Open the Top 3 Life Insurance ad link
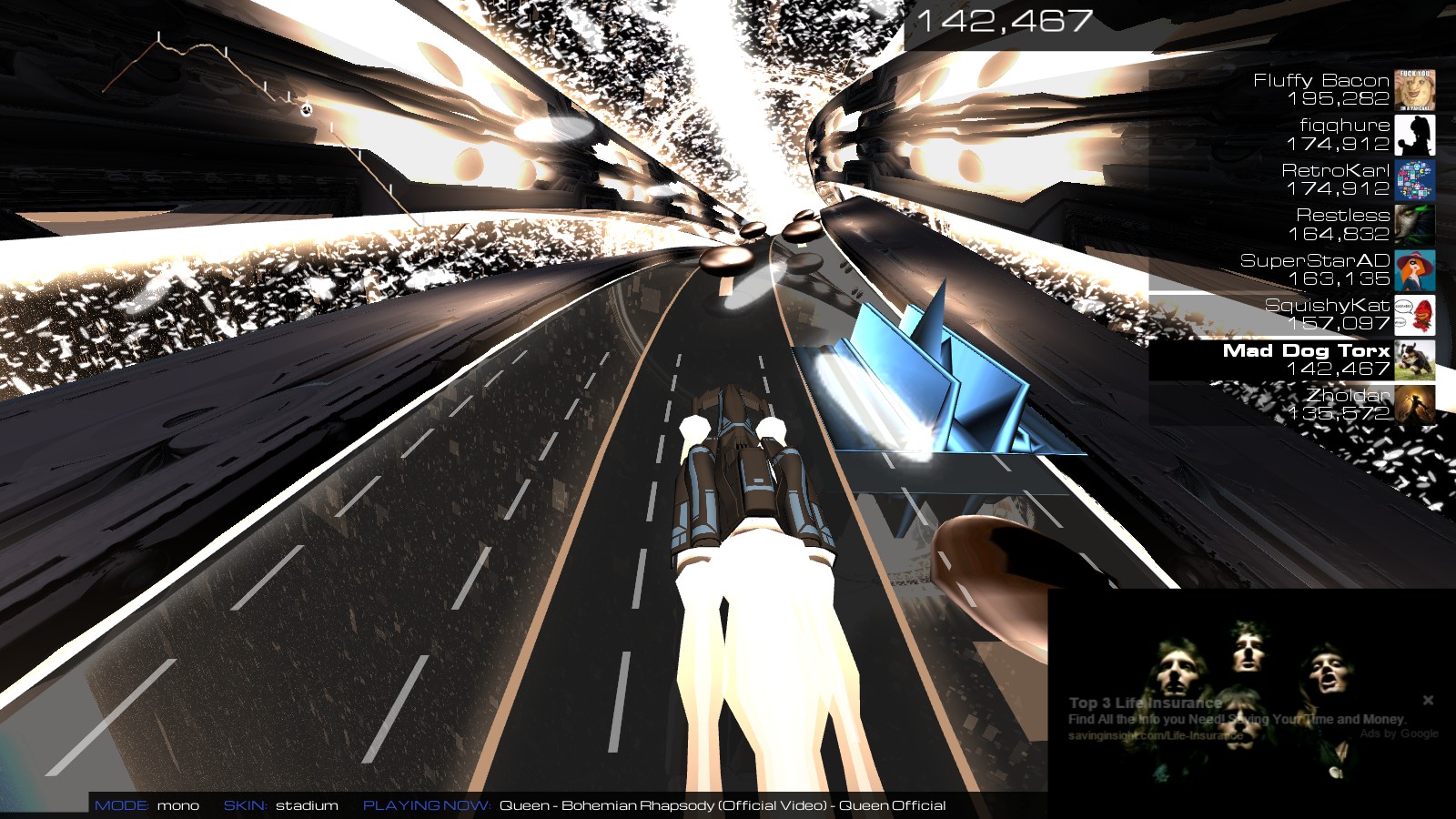The width and height of the screenshot is (1456, 819). pos(1145,703)
